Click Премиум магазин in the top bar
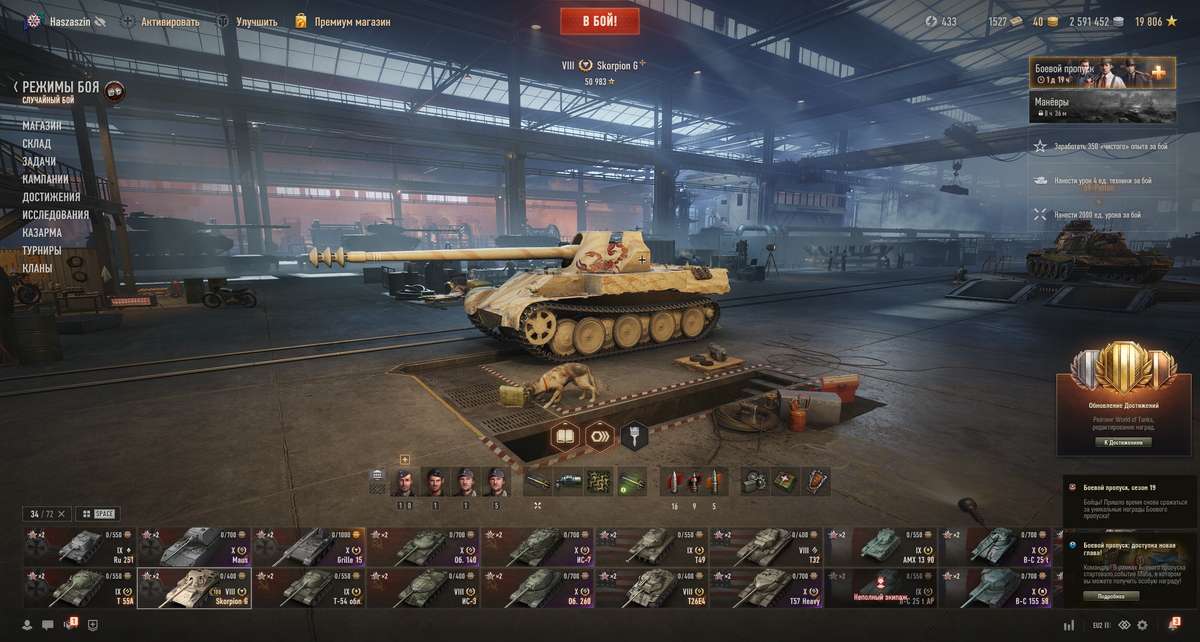The image size is (1200, 642). pyautogui.click(x=351, y=21)
